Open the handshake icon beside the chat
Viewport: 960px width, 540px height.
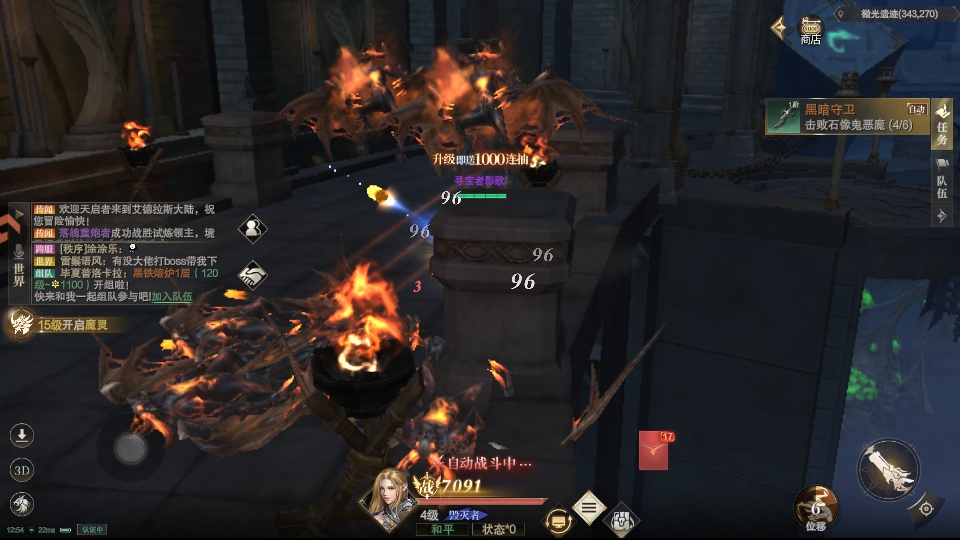coord(253,275)
